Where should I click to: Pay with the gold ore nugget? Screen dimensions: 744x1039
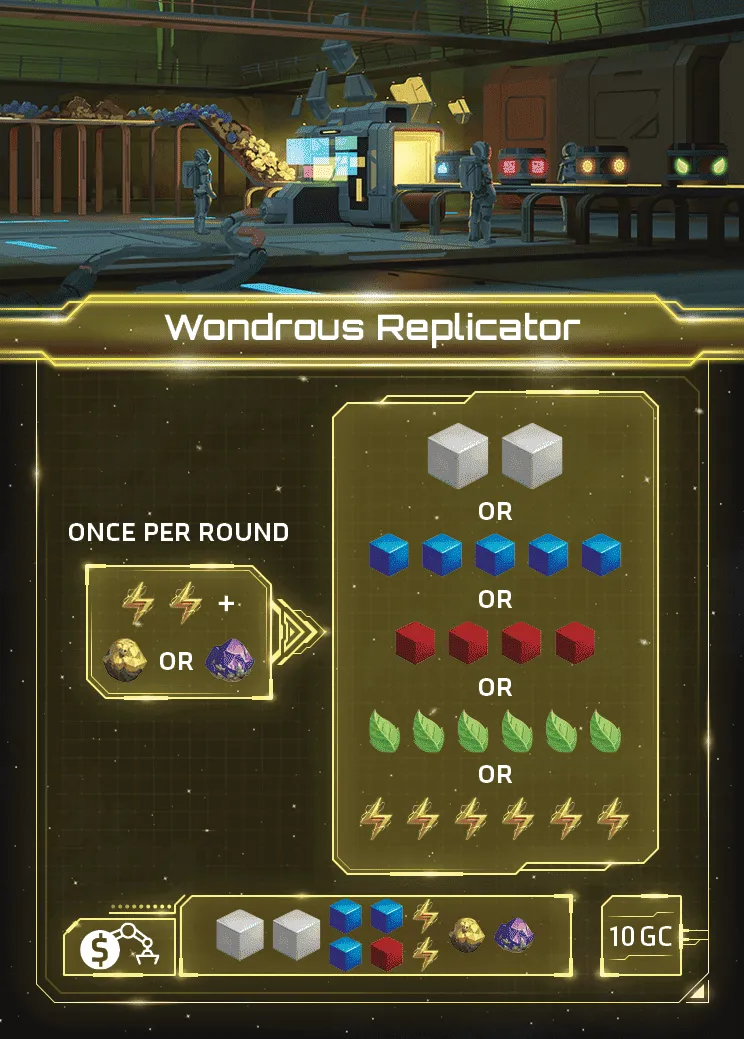pos(125,661)
